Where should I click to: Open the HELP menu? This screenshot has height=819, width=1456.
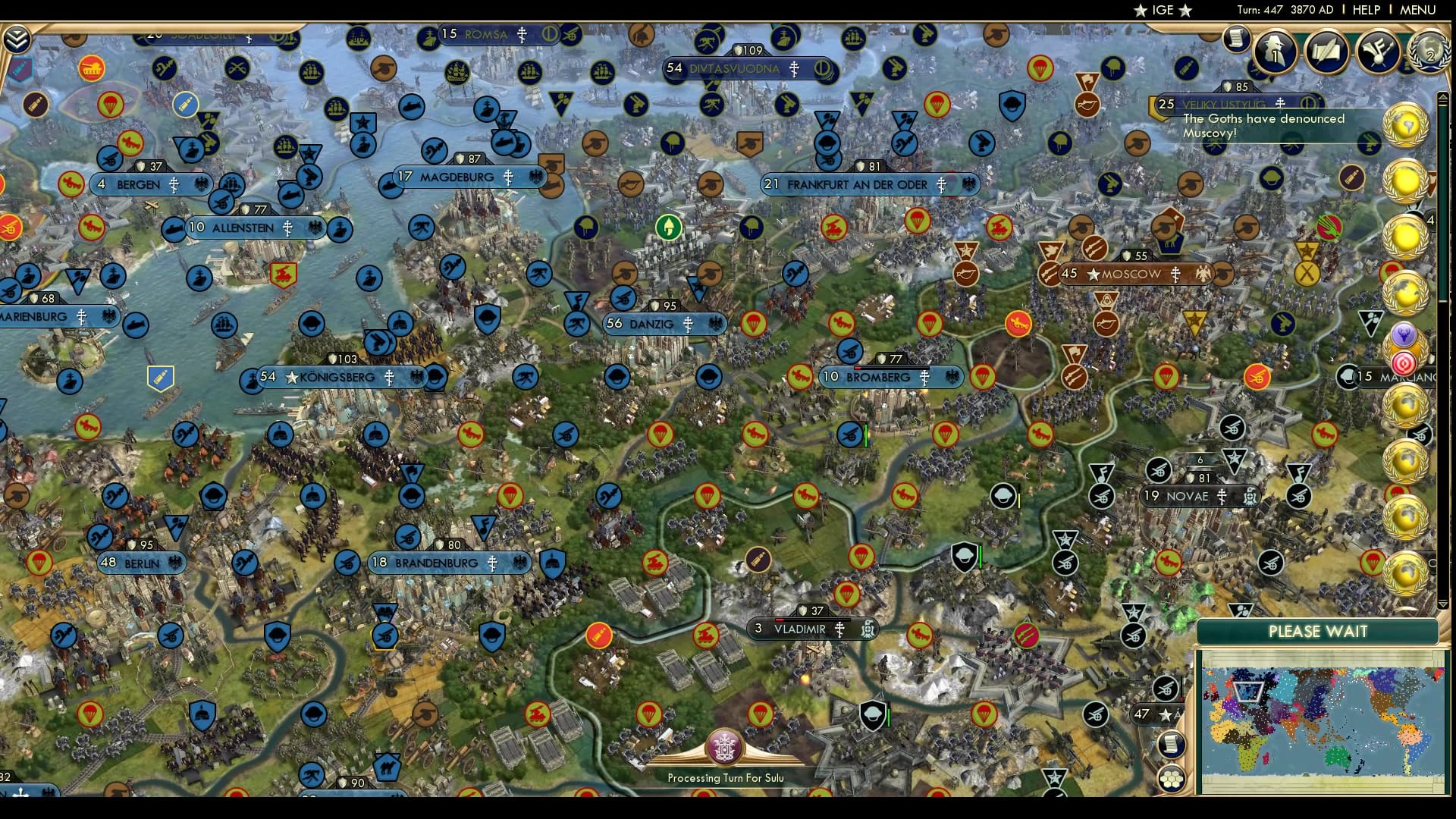point(1367,11)
